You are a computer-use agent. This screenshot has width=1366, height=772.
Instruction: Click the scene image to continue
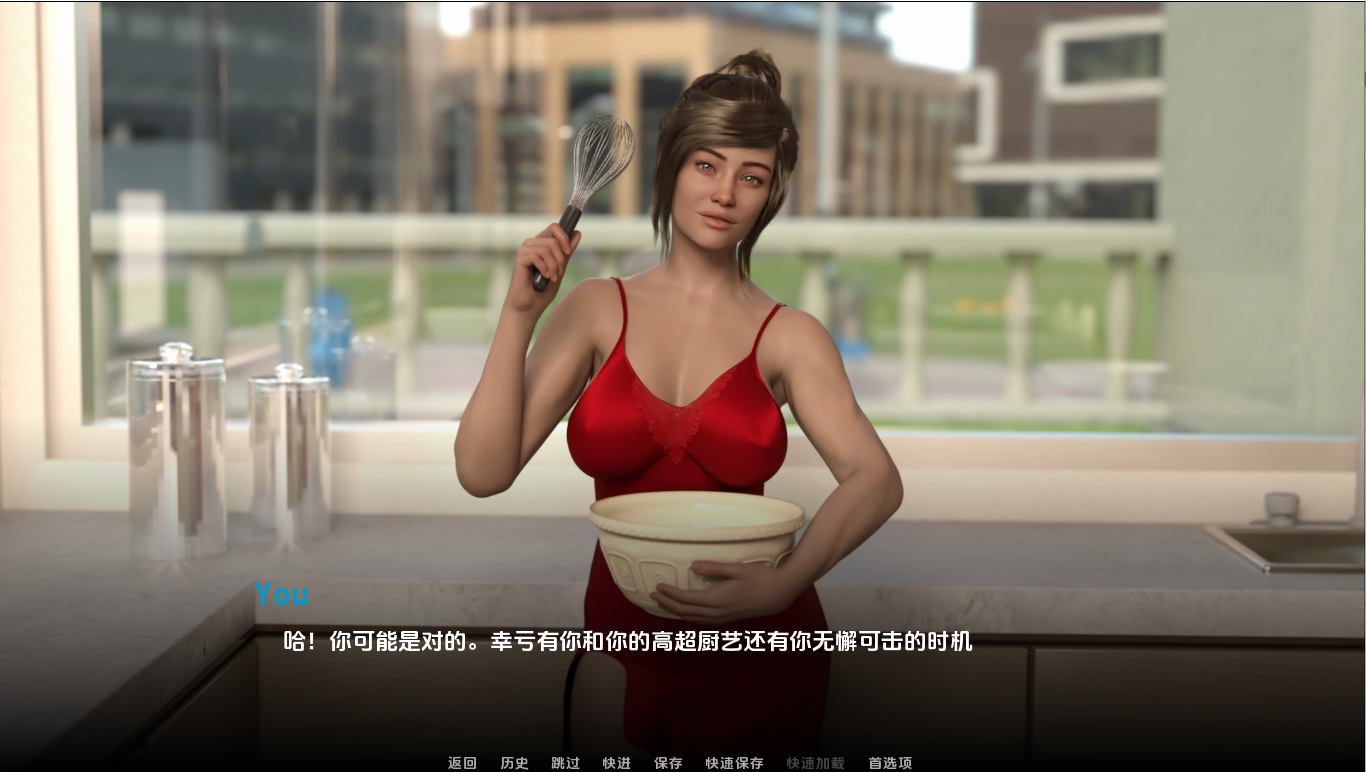point(683,300)
